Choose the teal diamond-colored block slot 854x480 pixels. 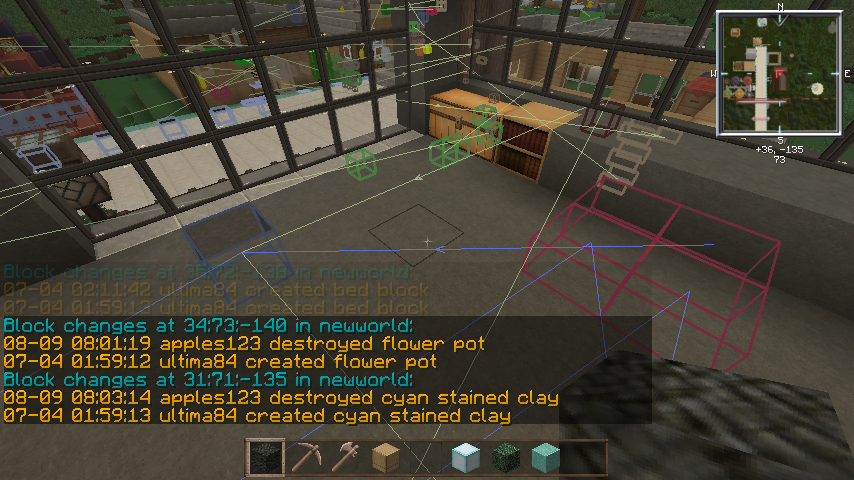coord(546,458)
